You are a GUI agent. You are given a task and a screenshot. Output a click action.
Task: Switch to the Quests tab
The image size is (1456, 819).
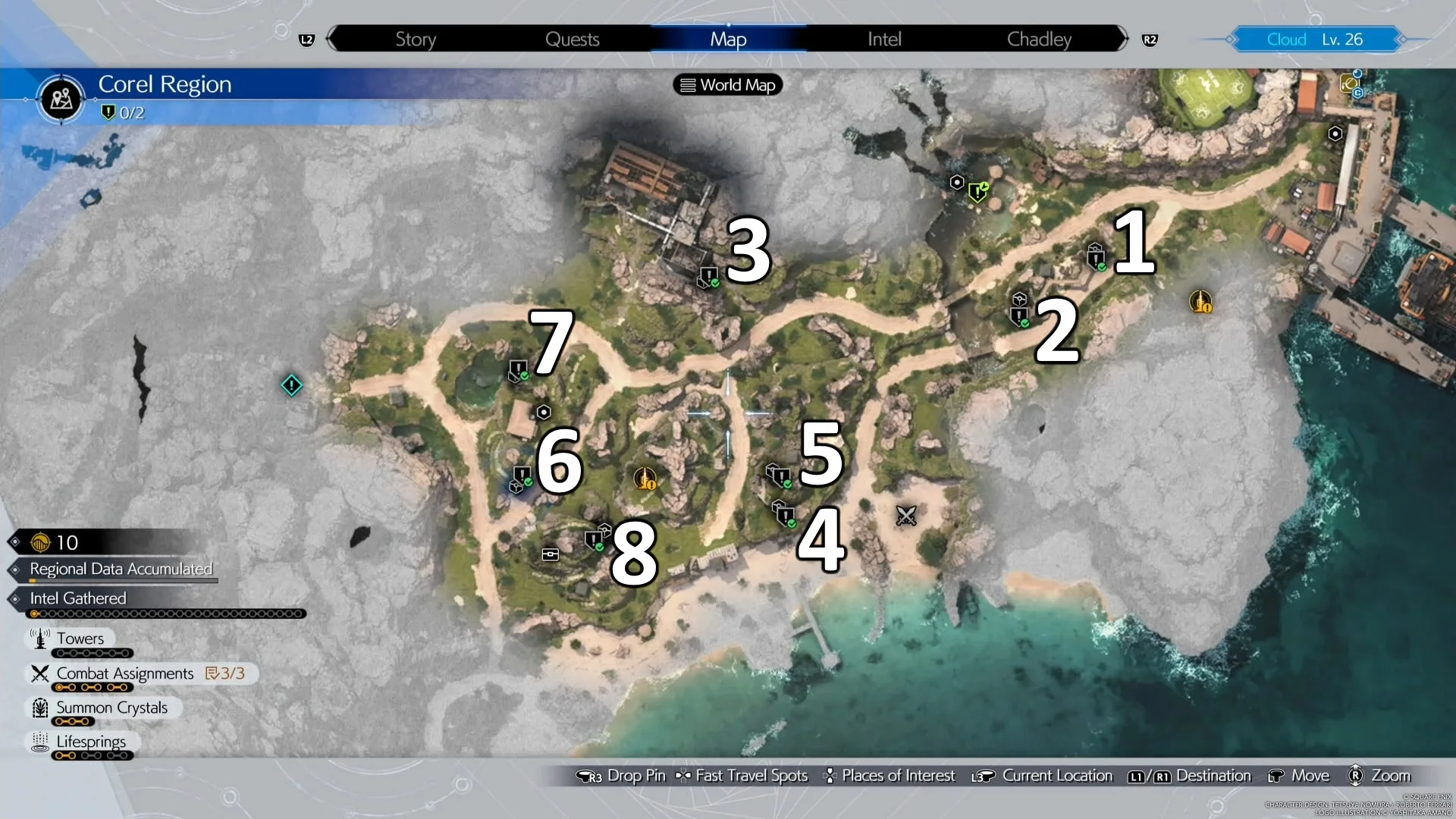tap(573, 39)
